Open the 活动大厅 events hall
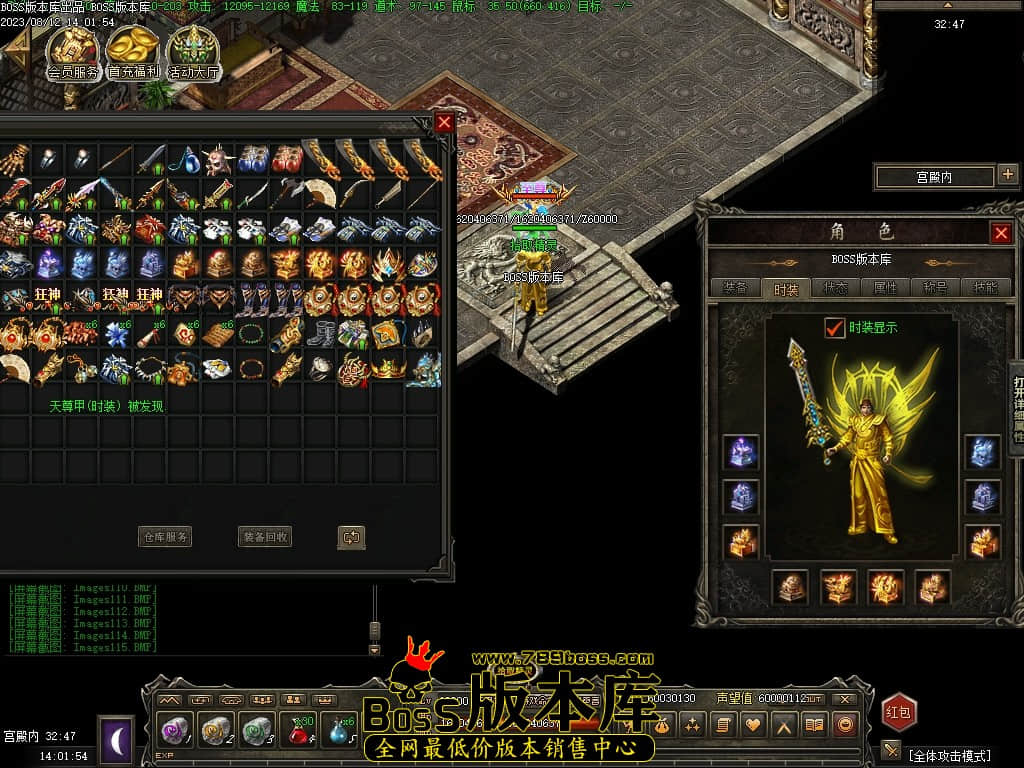The height and width of the screenshot is (768, 1024). [193, 52]
